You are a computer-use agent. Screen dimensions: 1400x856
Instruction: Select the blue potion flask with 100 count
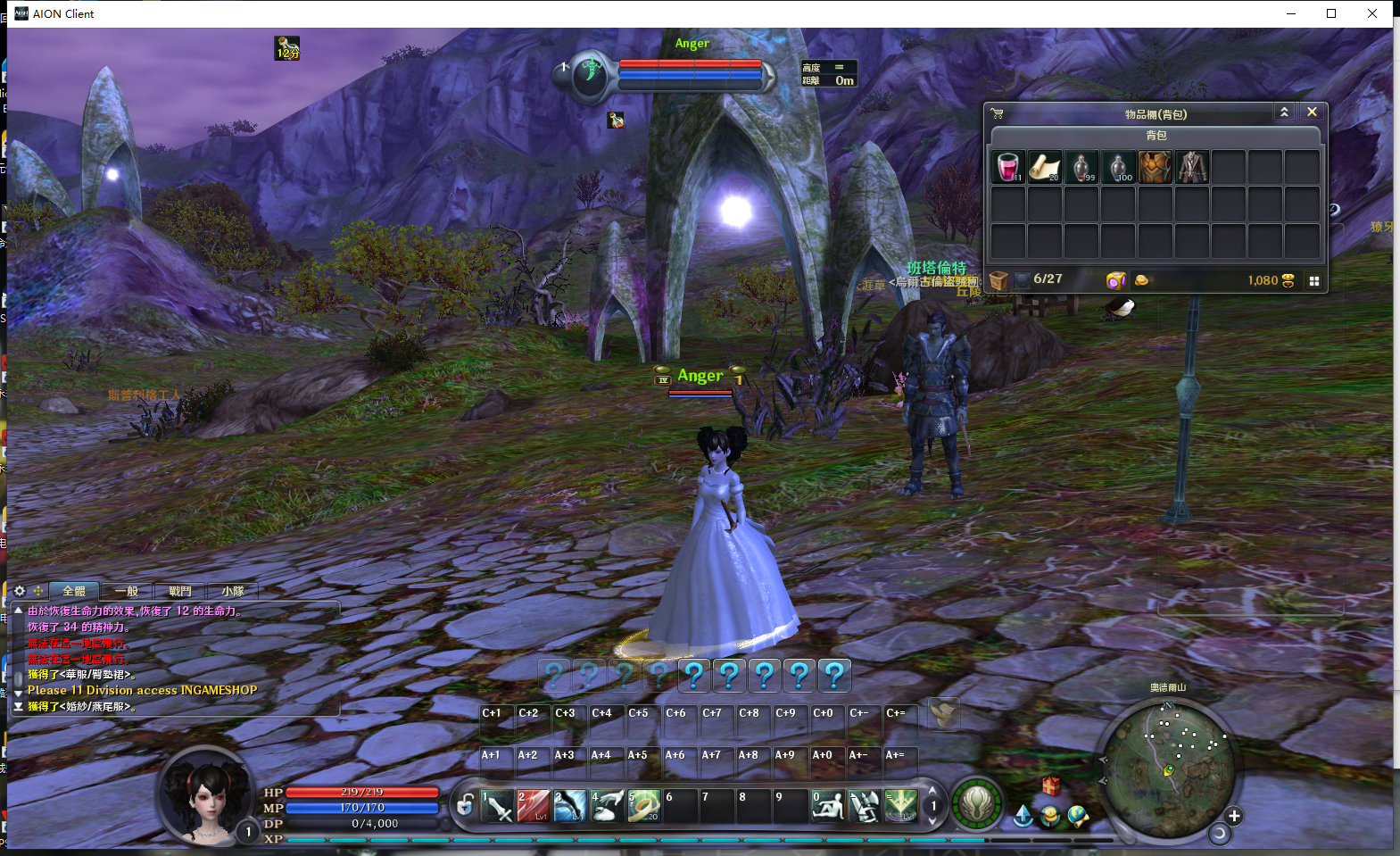(x=1118, y=167)
